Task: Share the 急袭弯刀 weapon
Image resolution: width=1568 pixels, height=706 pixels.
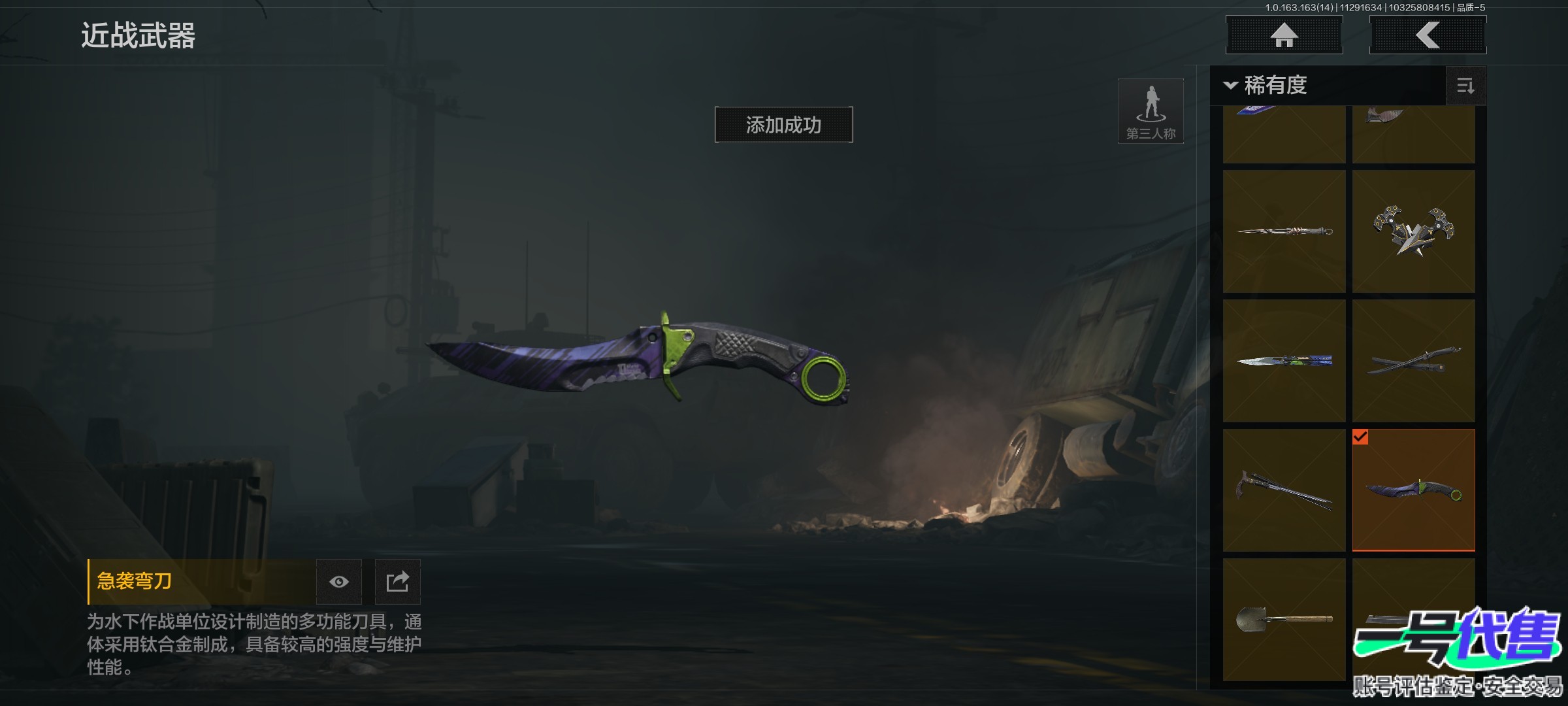Action: 397,582
